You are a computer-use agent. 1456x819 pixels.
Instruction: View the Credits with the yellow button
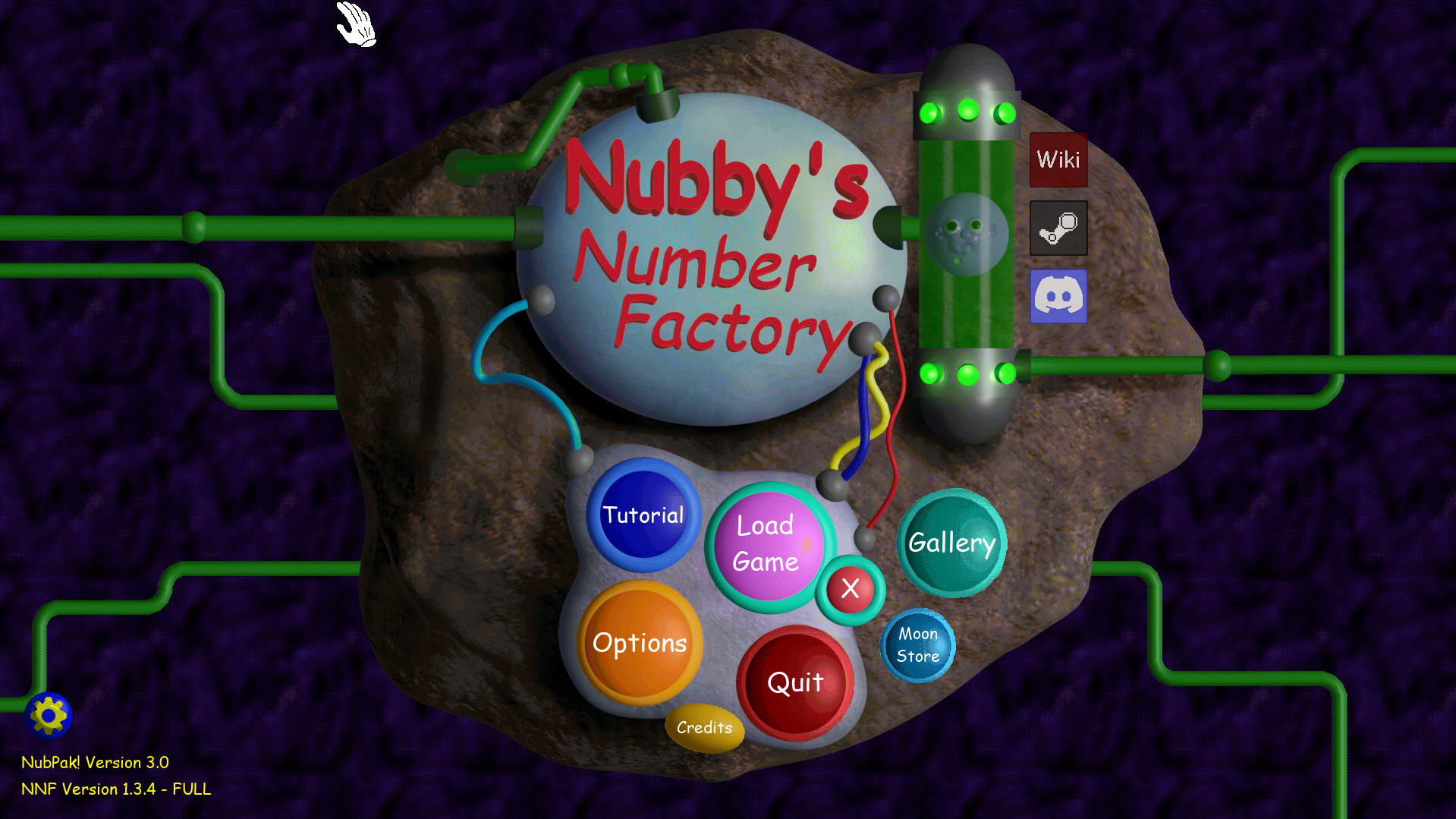click(x=704, y=727)
